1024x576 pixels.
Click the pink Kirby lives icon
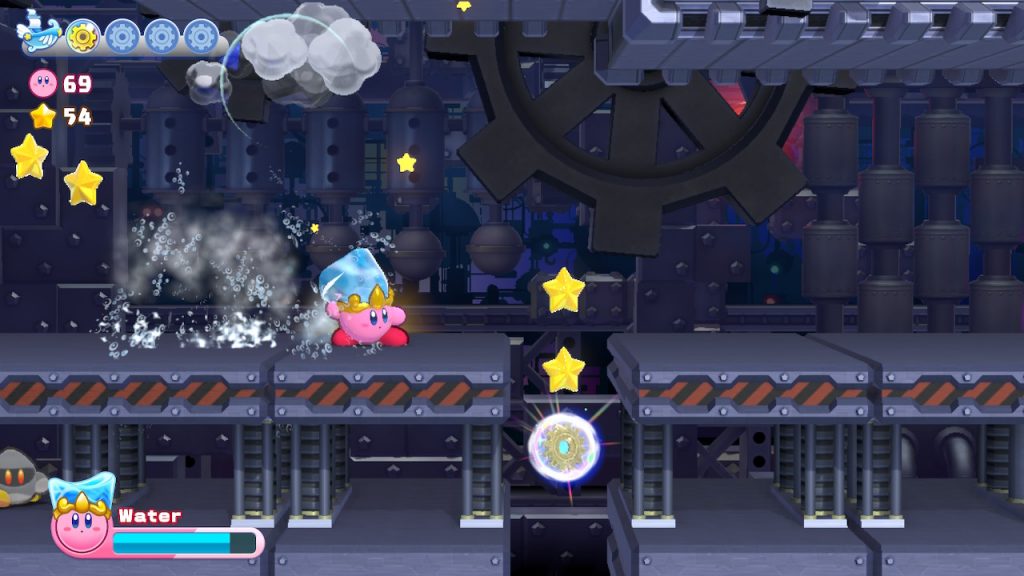(x=44, y=83)
